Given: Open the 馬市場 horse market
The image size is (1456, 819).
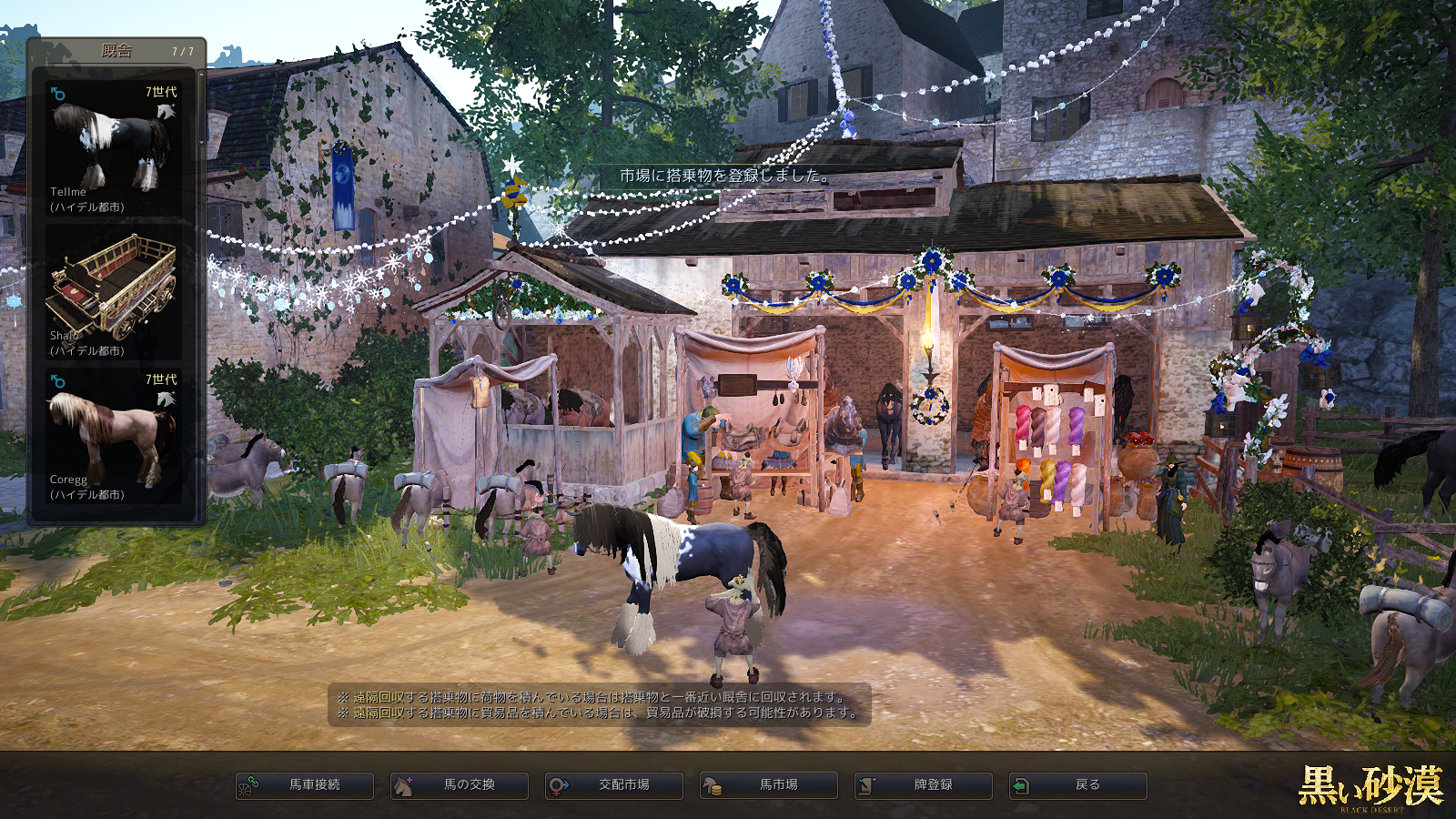Looking at the screenshot, I should pyautogui.click(x=769, y=785).
